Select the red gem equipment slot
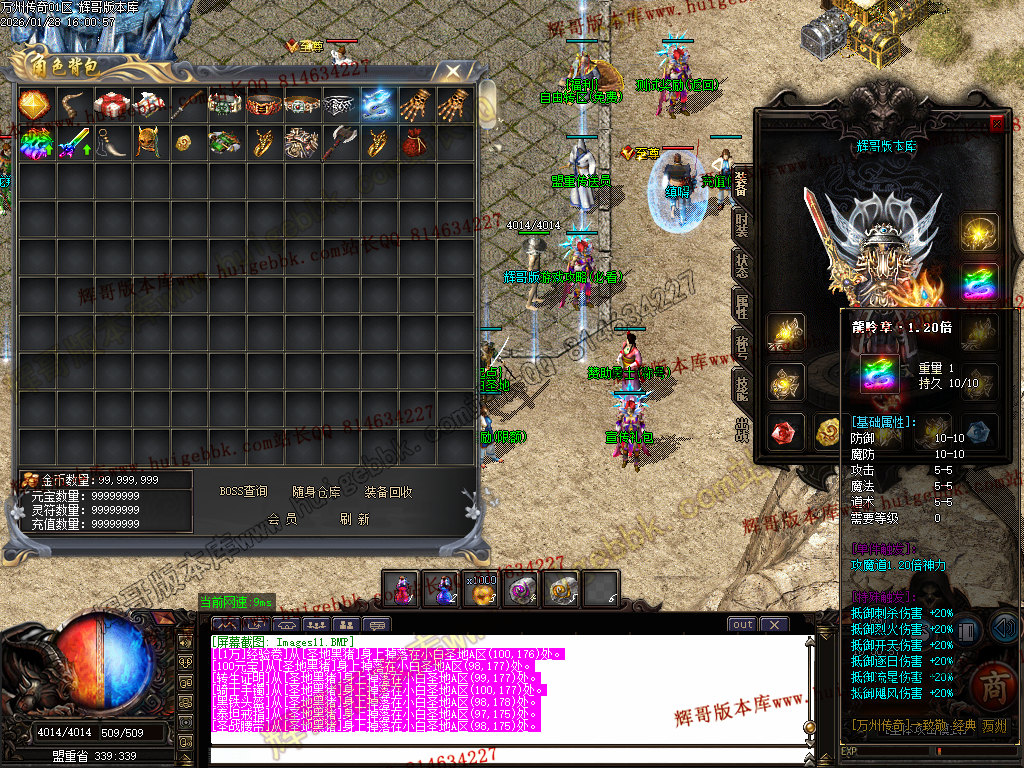1024x768 pixels. tap(786, 431)
